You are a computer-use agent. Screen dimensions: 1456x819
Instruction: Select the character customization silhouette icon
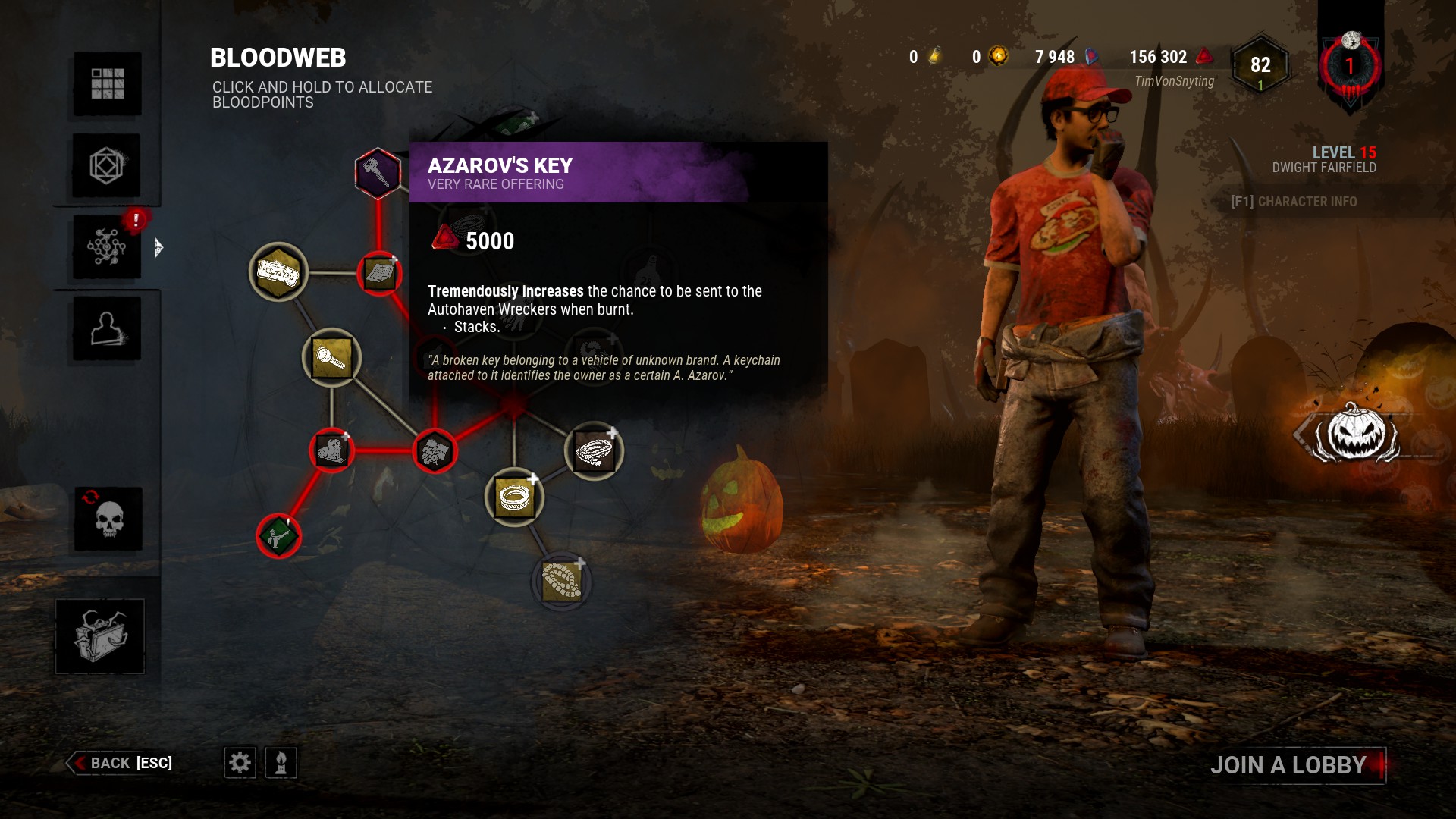click(x=107, y=328)
